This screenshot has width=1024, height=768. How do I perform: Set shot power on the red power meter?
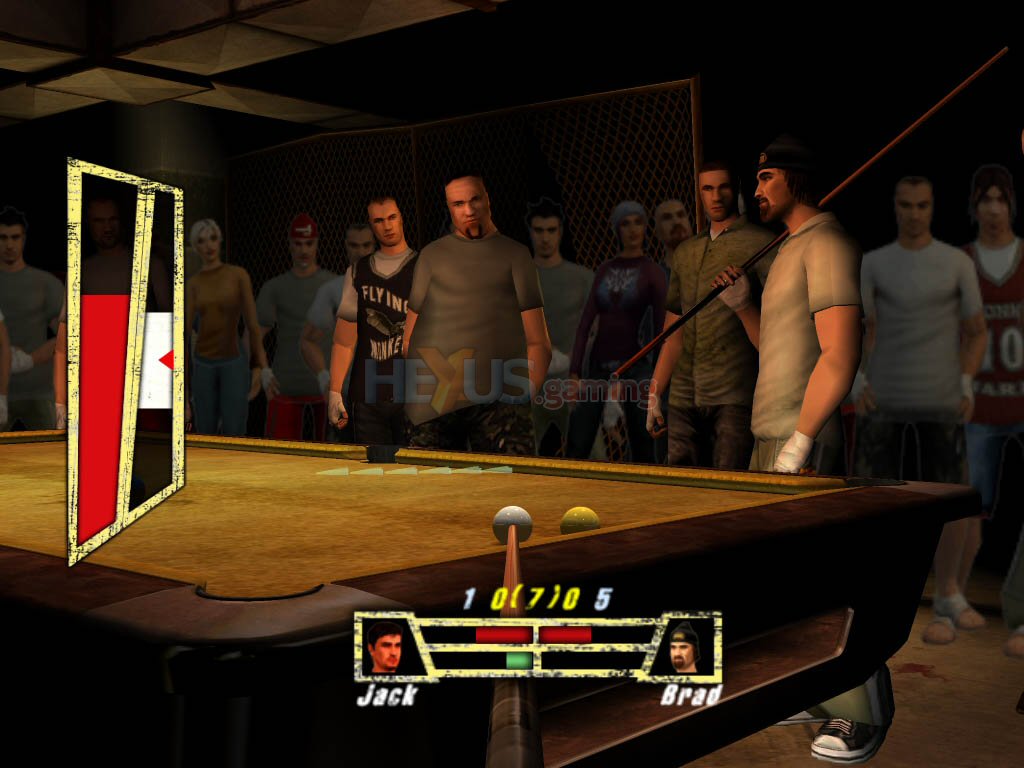pyautogui.click(x=103, y=410)
